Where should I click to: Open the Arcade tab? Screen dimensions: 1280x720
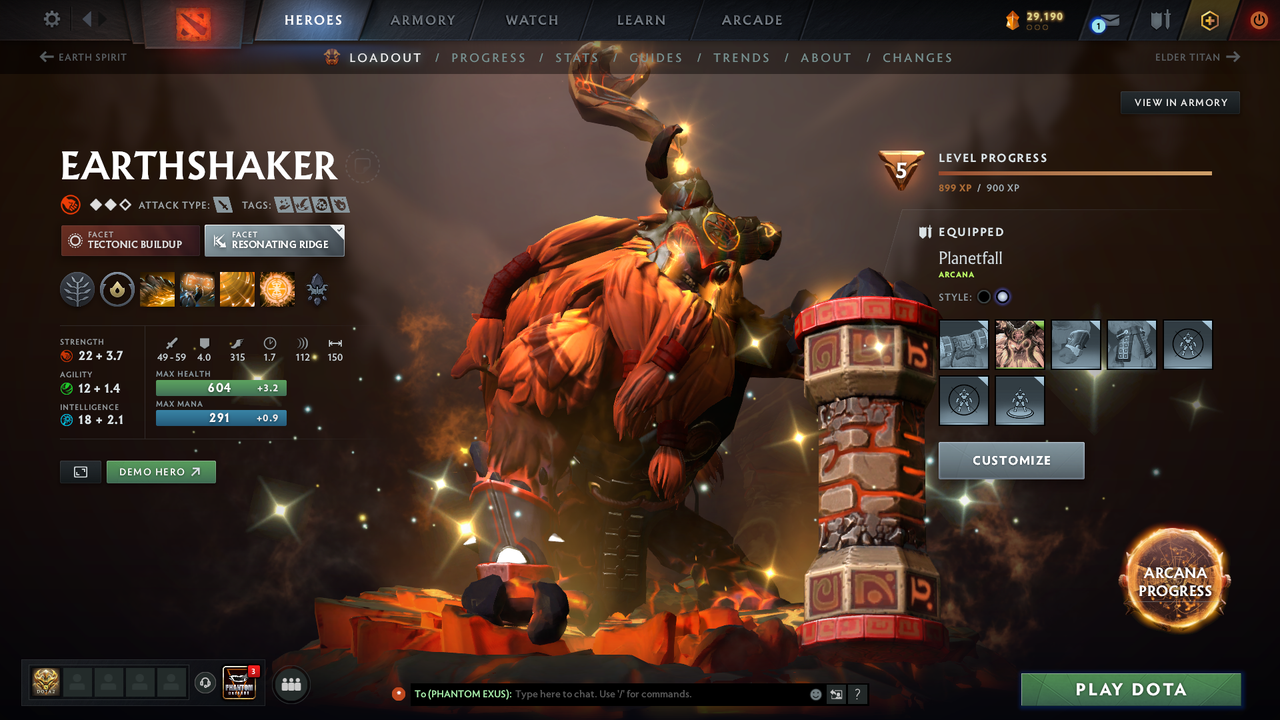tap(752, 20)
